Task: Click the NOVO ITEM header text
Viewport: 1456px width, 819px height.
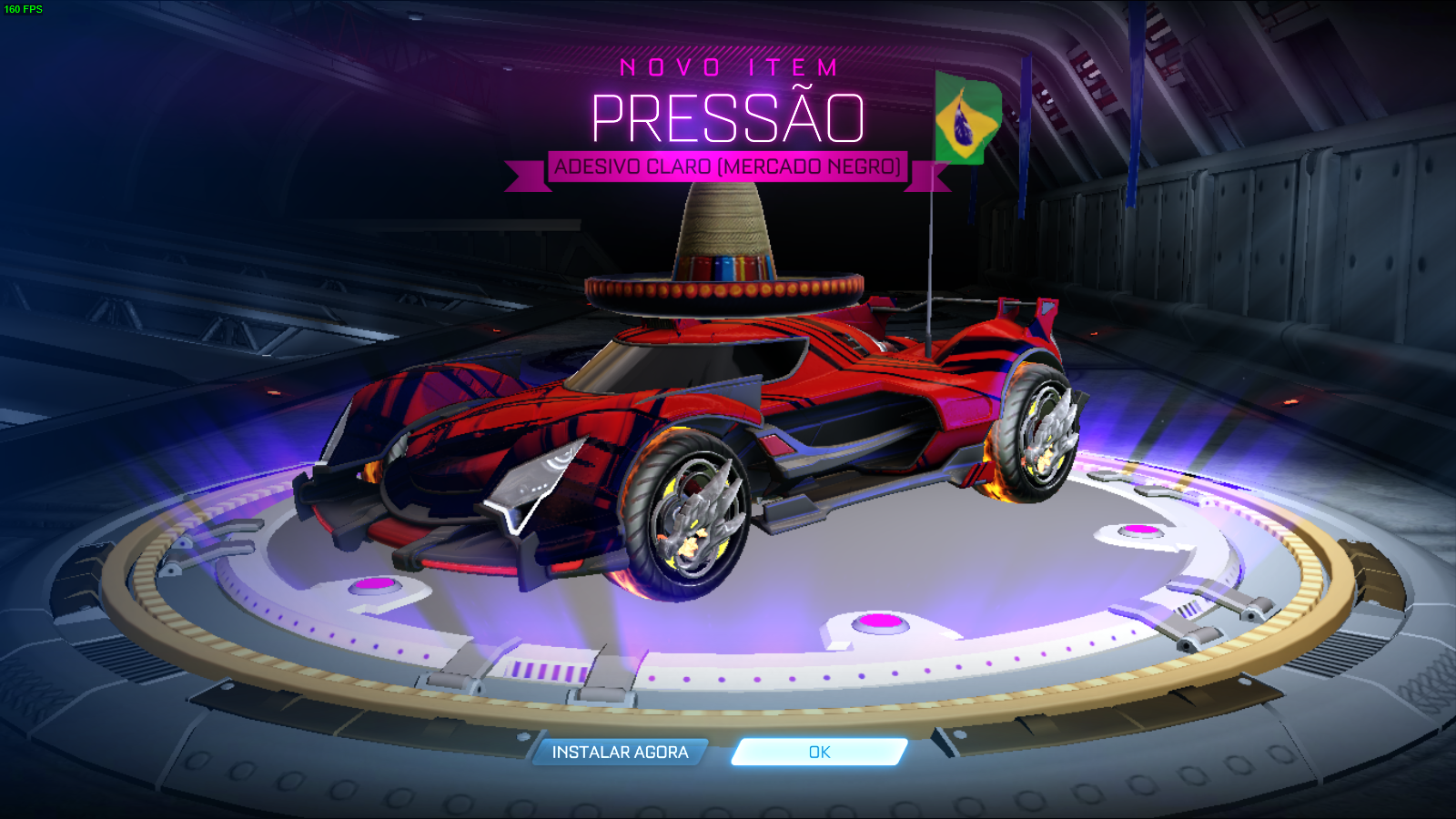Action: [728, 66]
